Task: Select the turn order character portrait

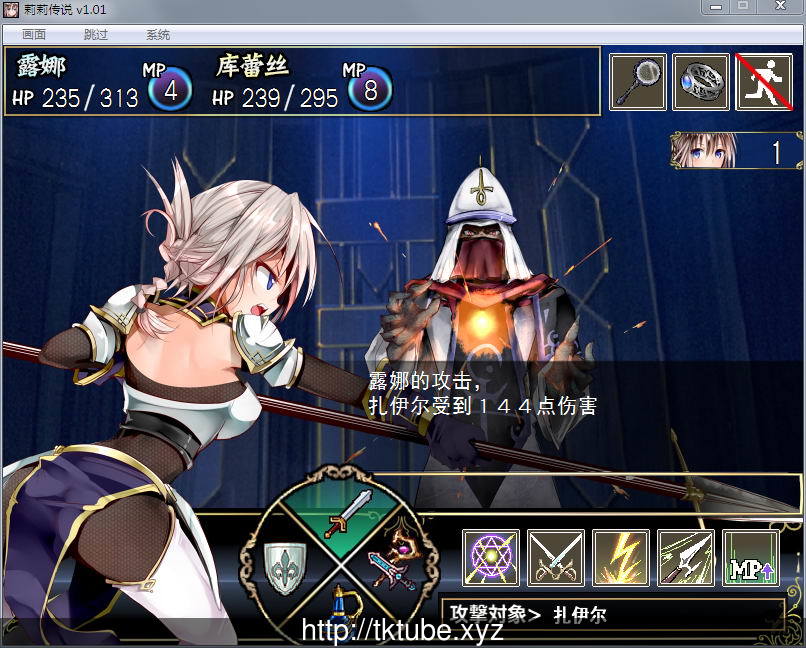Action: [x=703, y=150]
